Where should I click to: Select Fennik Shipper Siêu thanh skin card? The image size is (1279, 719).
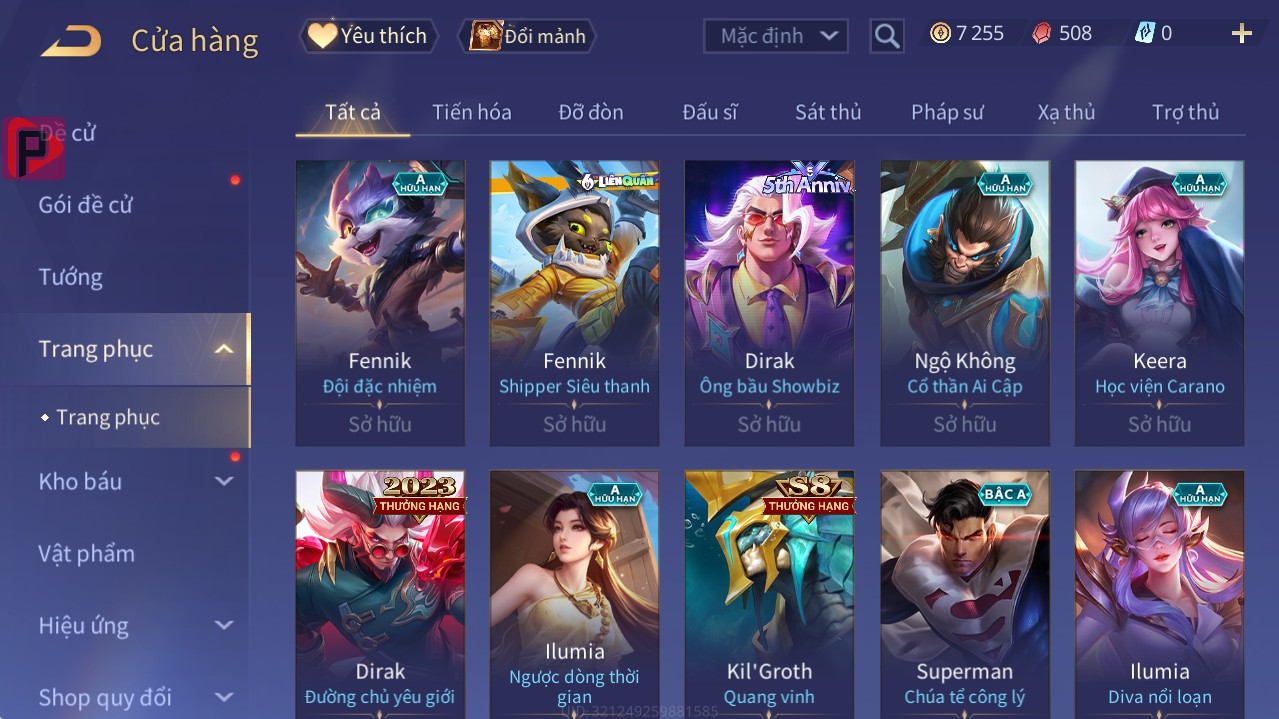pos(574,302)
